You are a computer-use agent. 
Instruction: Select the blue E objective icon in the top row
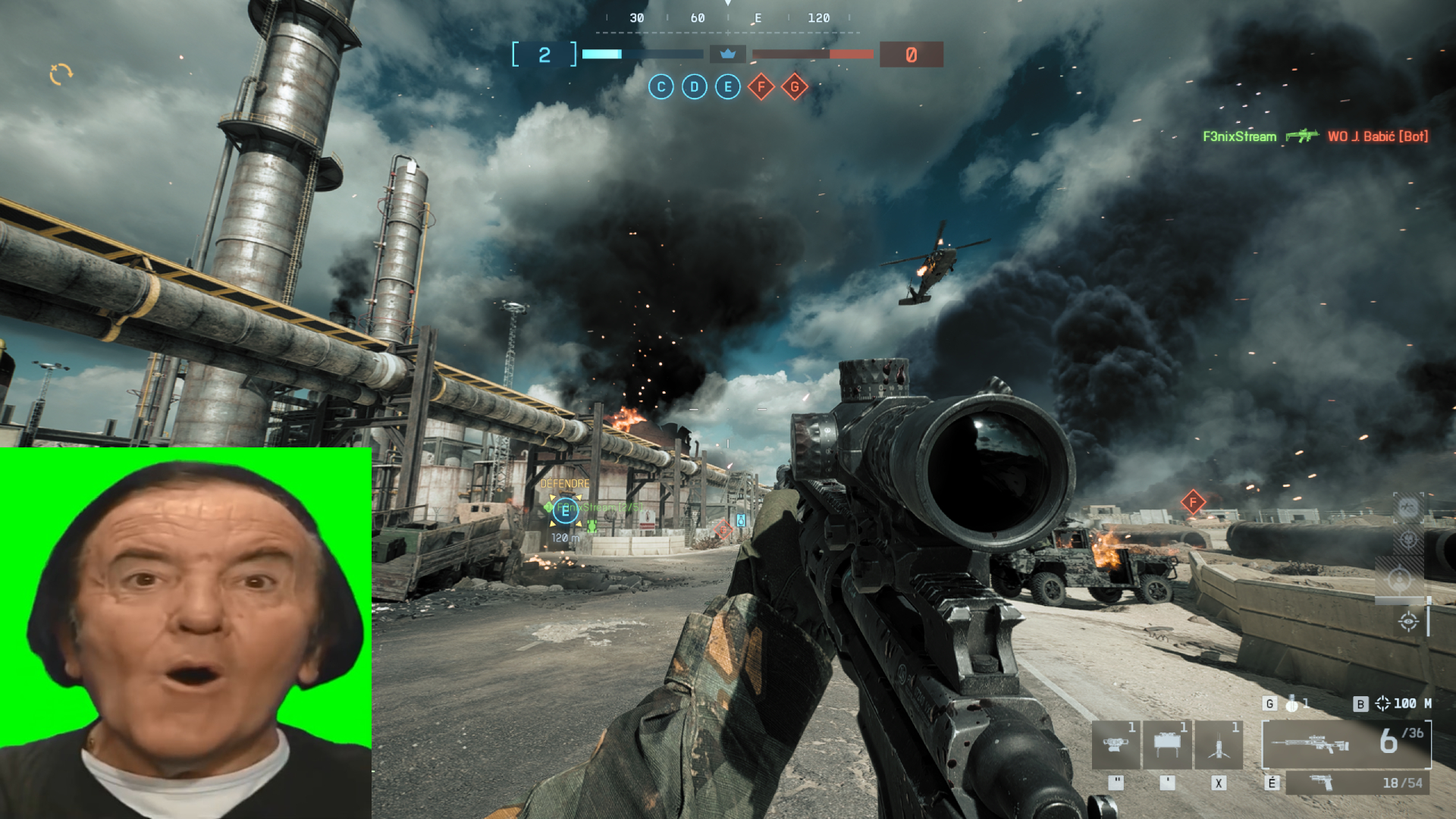(x=727, y=87)
